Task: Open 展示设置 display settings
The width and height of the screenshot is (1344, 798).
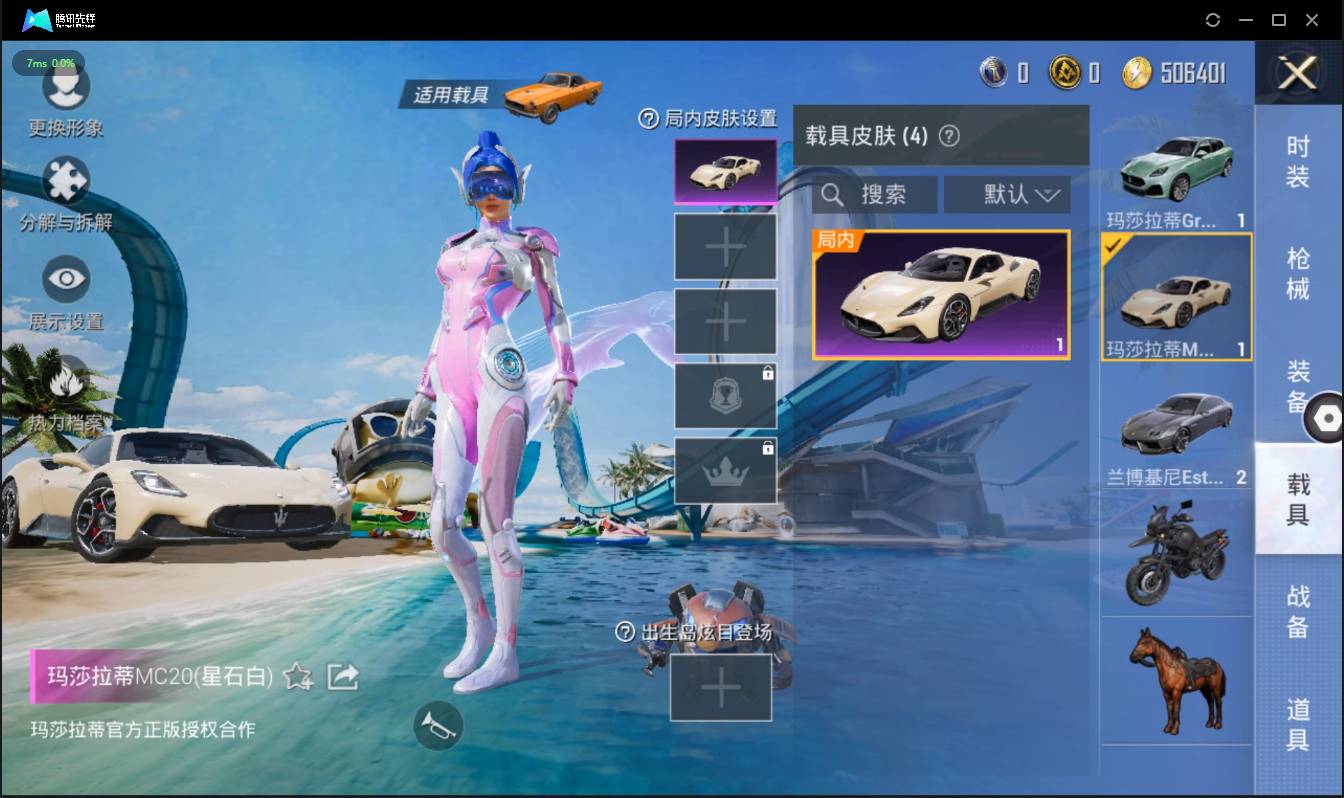Action: 66,288
